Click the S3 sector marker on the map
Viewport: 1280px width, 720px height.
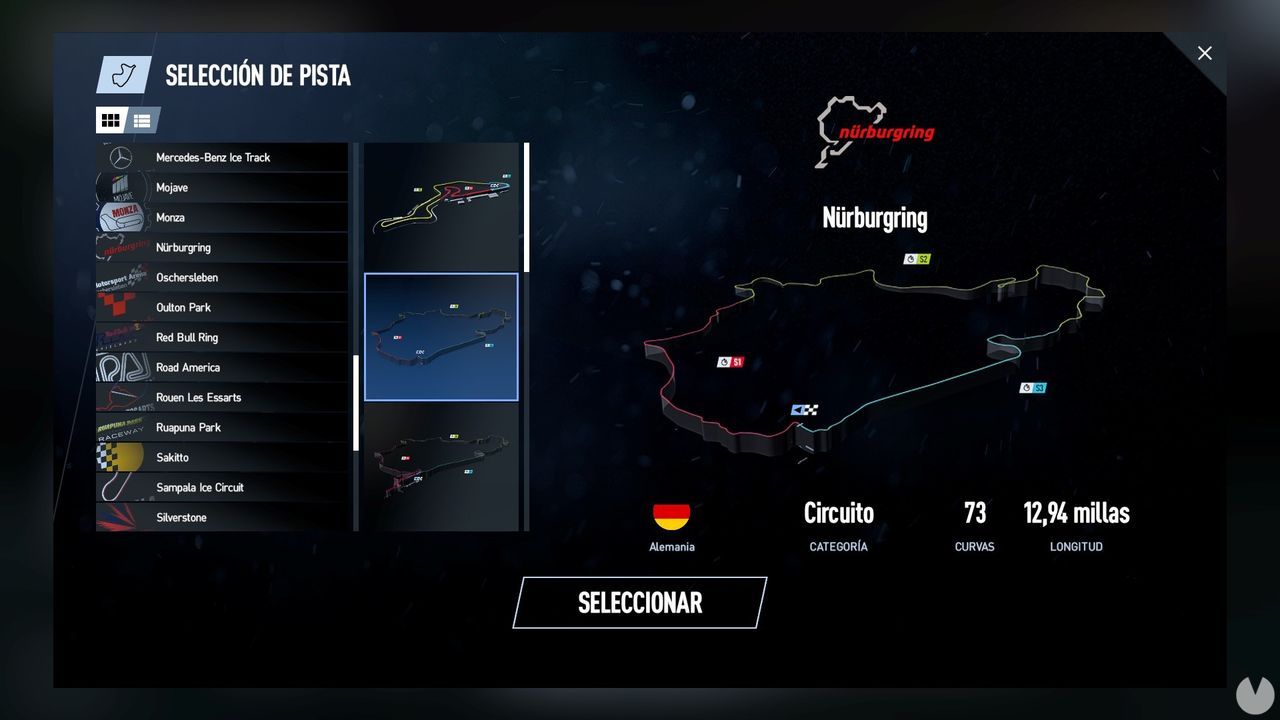click(x=1031, y=388)
